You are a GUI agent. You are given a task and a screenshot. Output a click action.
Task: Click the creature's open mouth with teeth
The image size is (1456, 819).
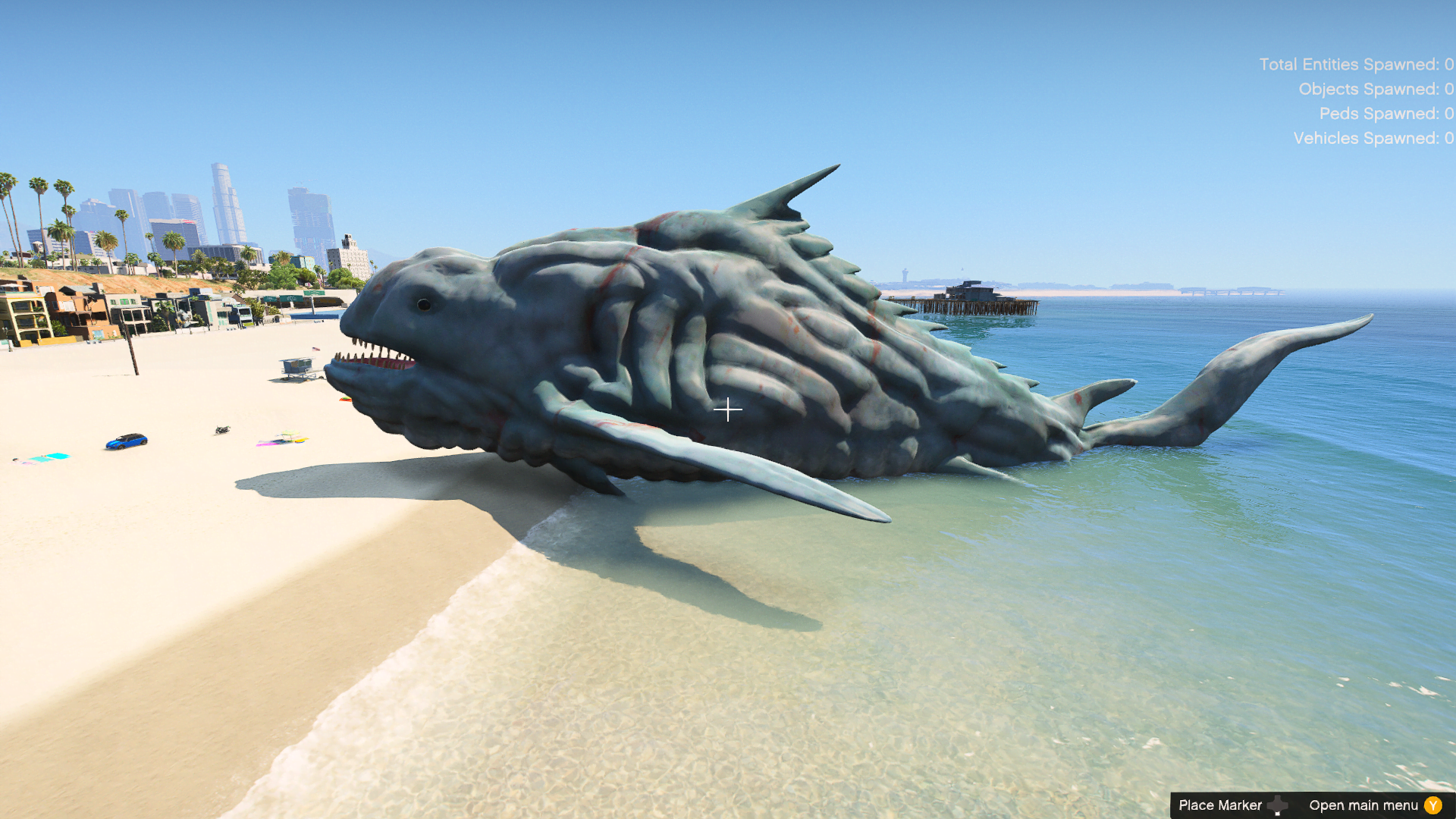pos(375,358)
